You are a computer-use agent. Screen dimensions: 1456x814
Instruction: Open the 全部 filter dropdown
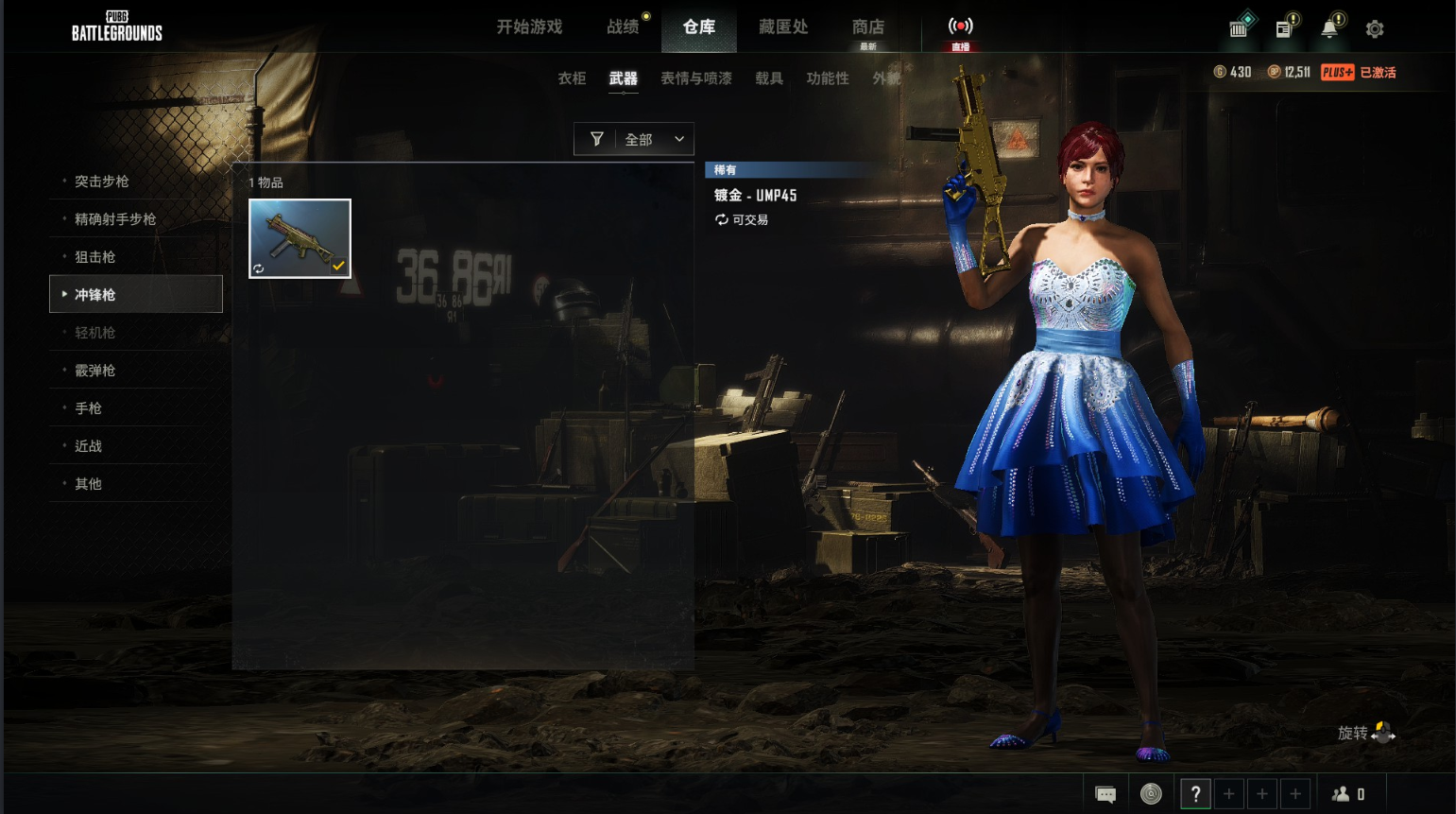pyautogui.click(x=634, y=139)
